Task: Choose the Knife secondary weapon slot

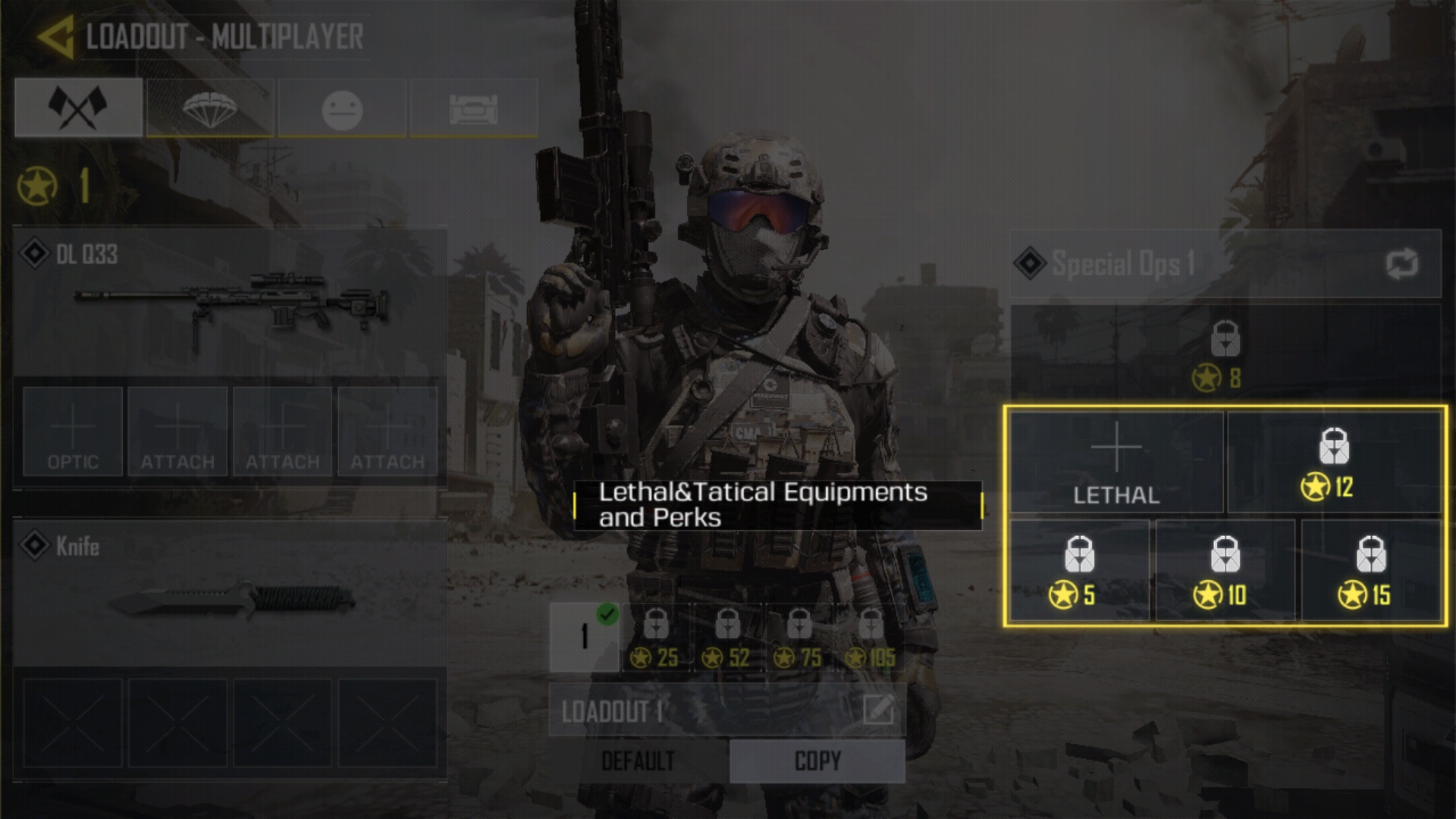Action: click(230, 591)
